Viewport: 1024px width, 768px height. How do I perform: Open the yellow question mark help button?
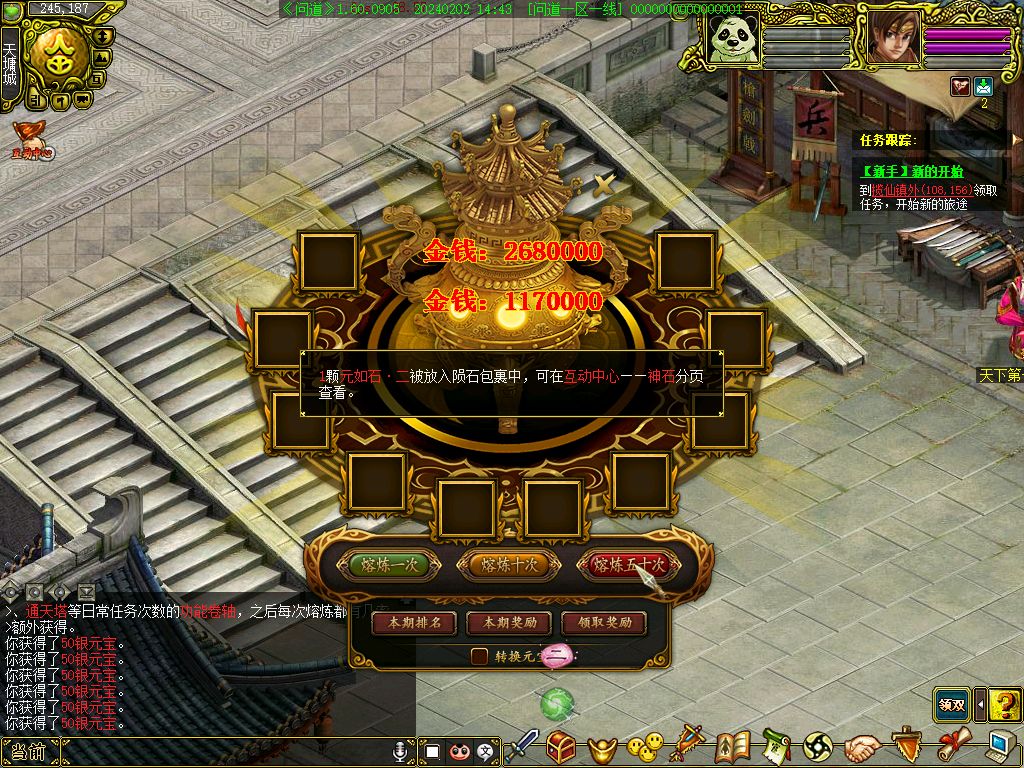(1003, 704)
